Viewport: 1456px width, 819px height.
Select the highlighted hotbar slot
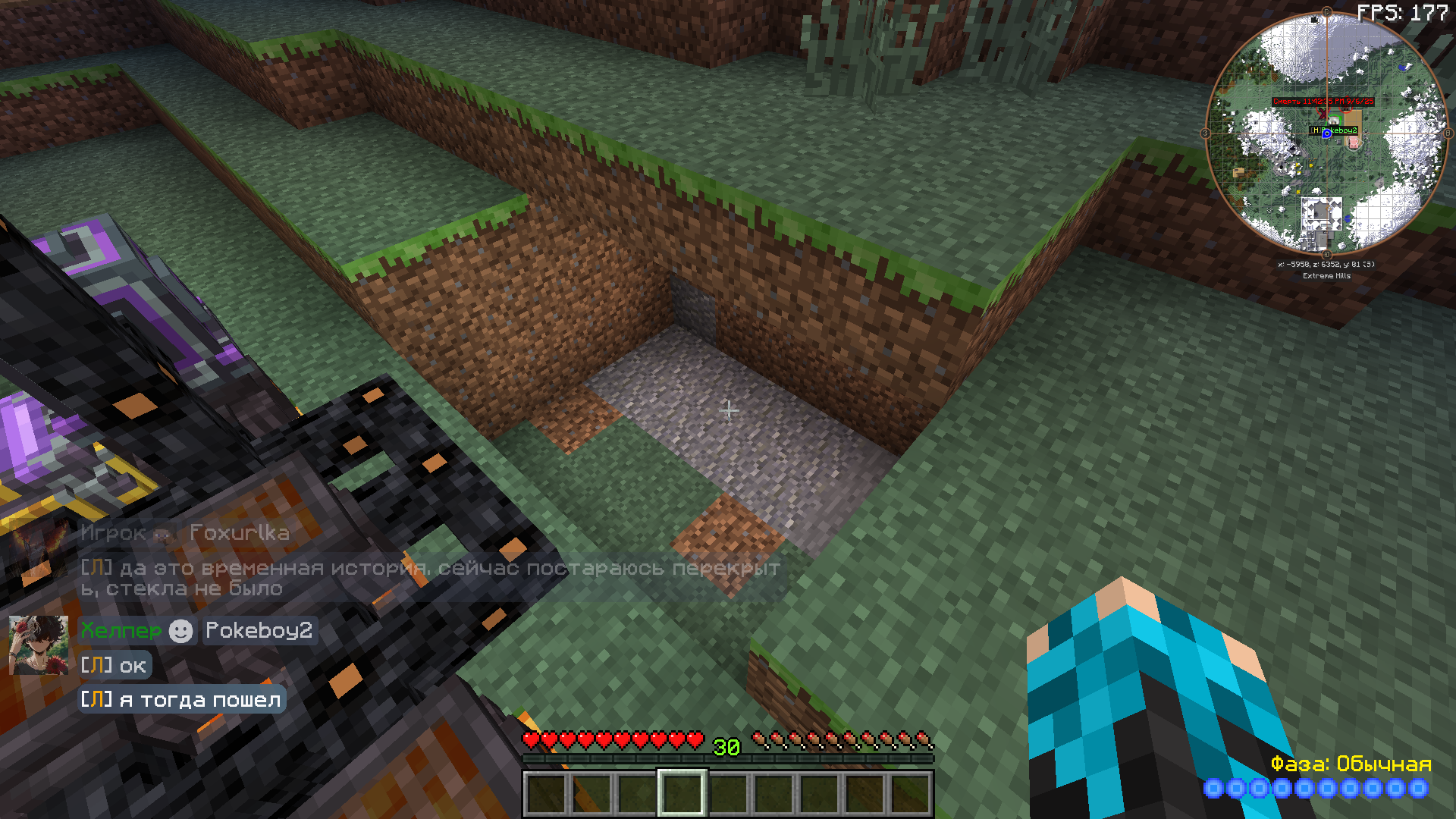pyautogui.click(x=682, y=792)
